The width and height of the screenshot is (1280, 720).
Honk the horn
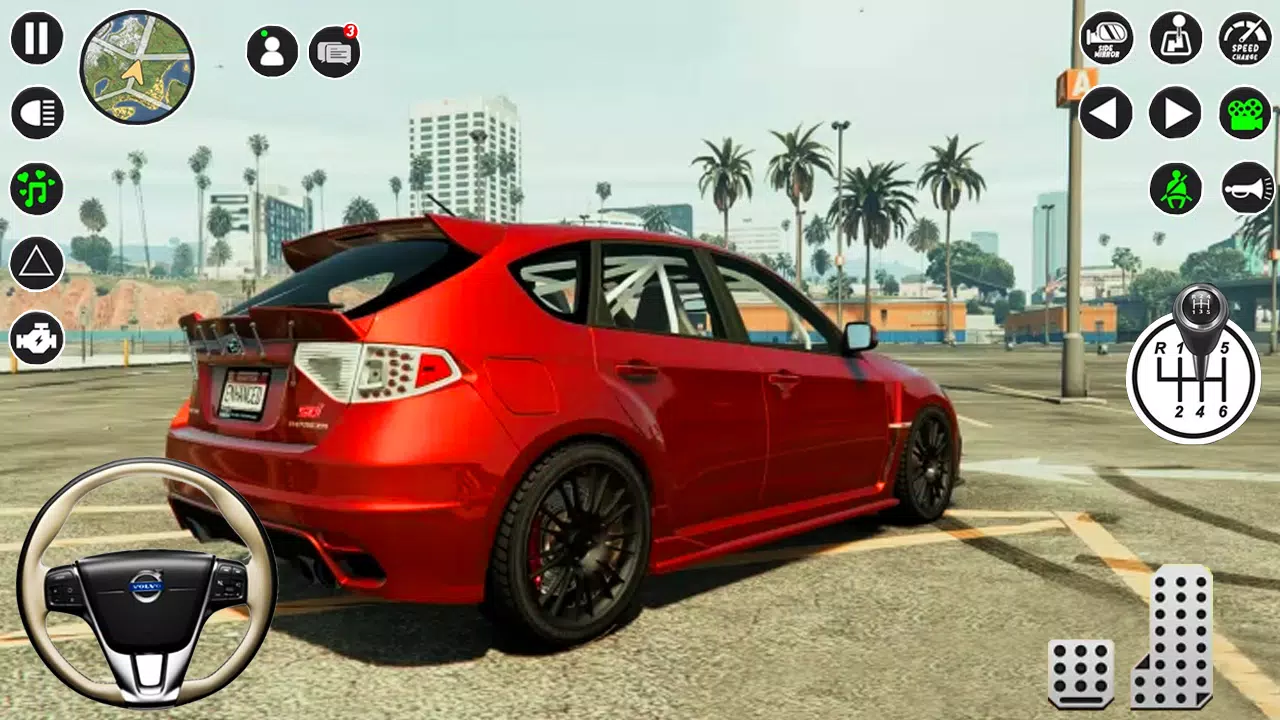pyautogui.click(x=1243, y=190)
